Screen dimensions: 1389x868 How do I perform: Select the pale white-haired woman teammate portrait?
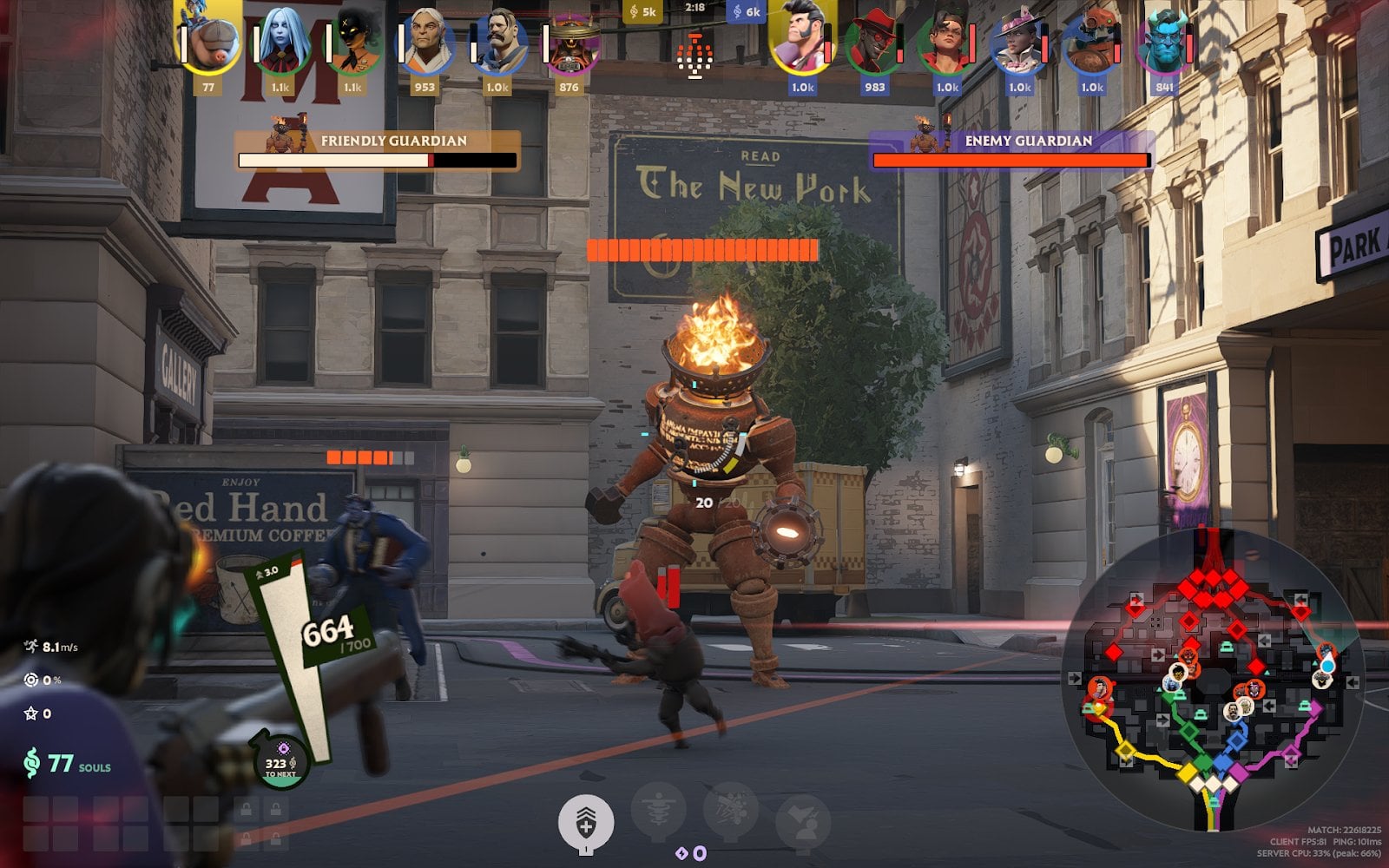coord(280,40)
